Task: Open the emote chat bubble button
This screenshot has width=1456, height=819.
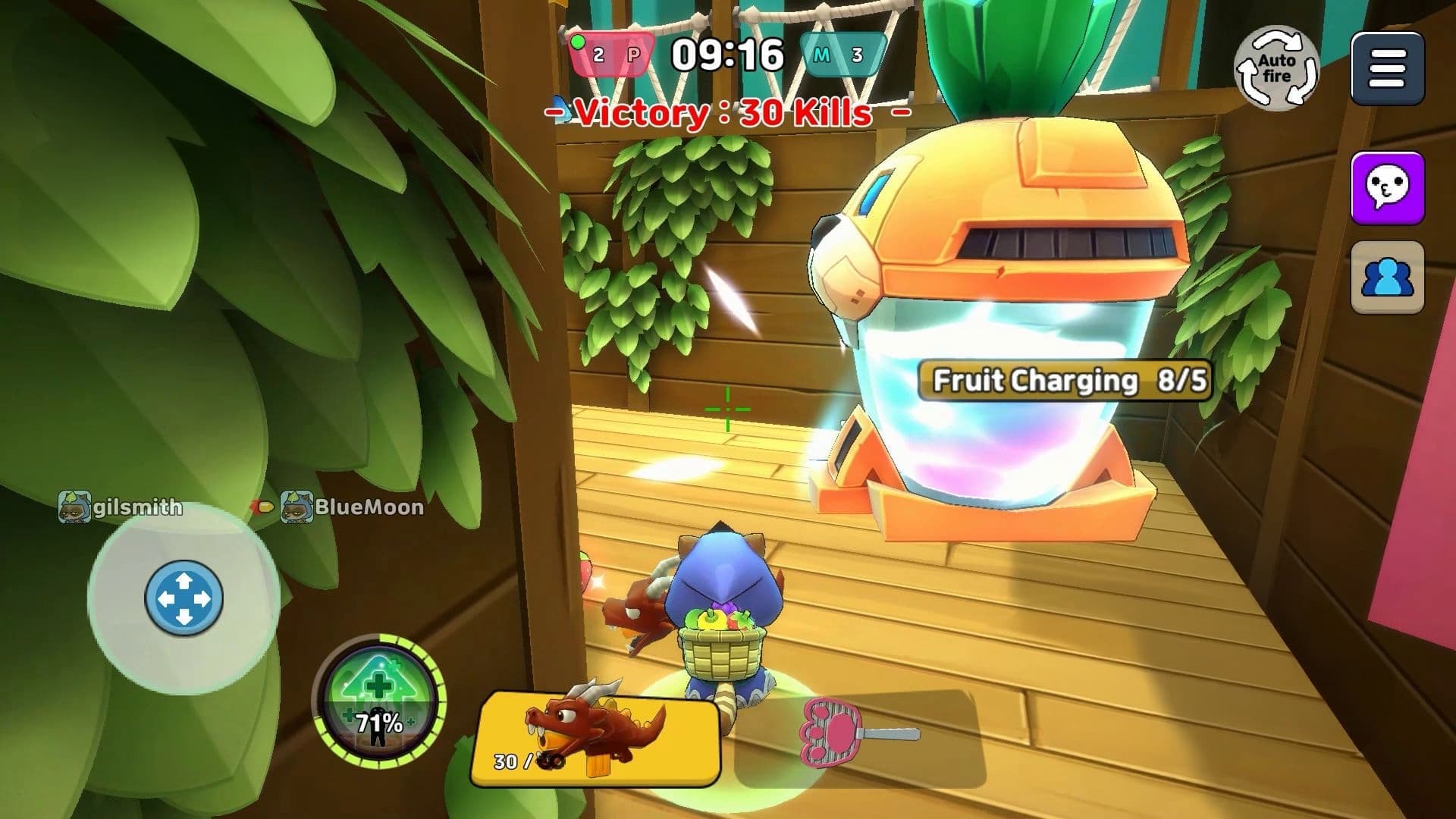Action: [1387, 188]
